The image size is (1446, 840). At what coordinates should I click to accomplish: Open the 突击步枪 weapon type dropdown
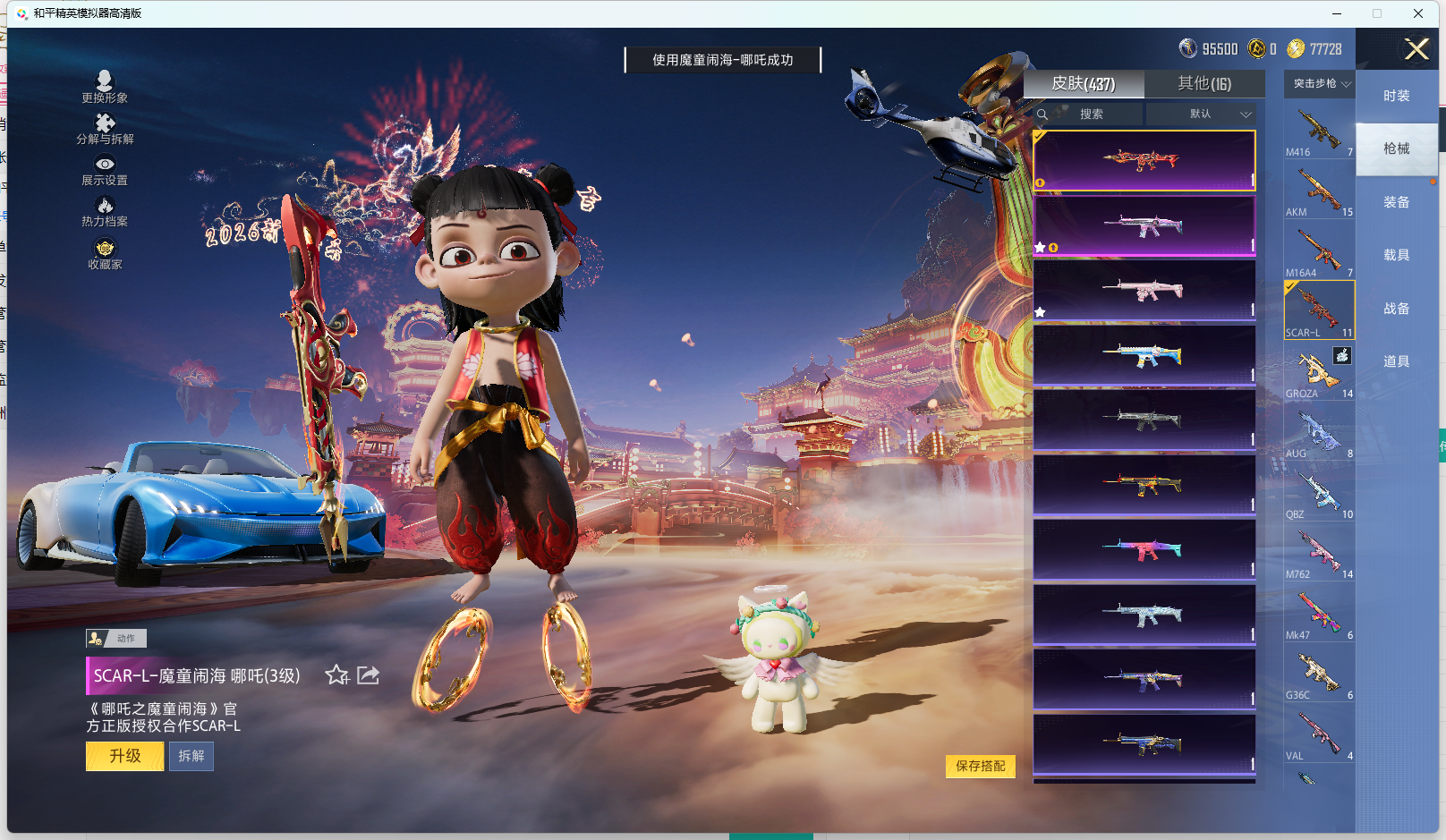(x=1320, y=84)
